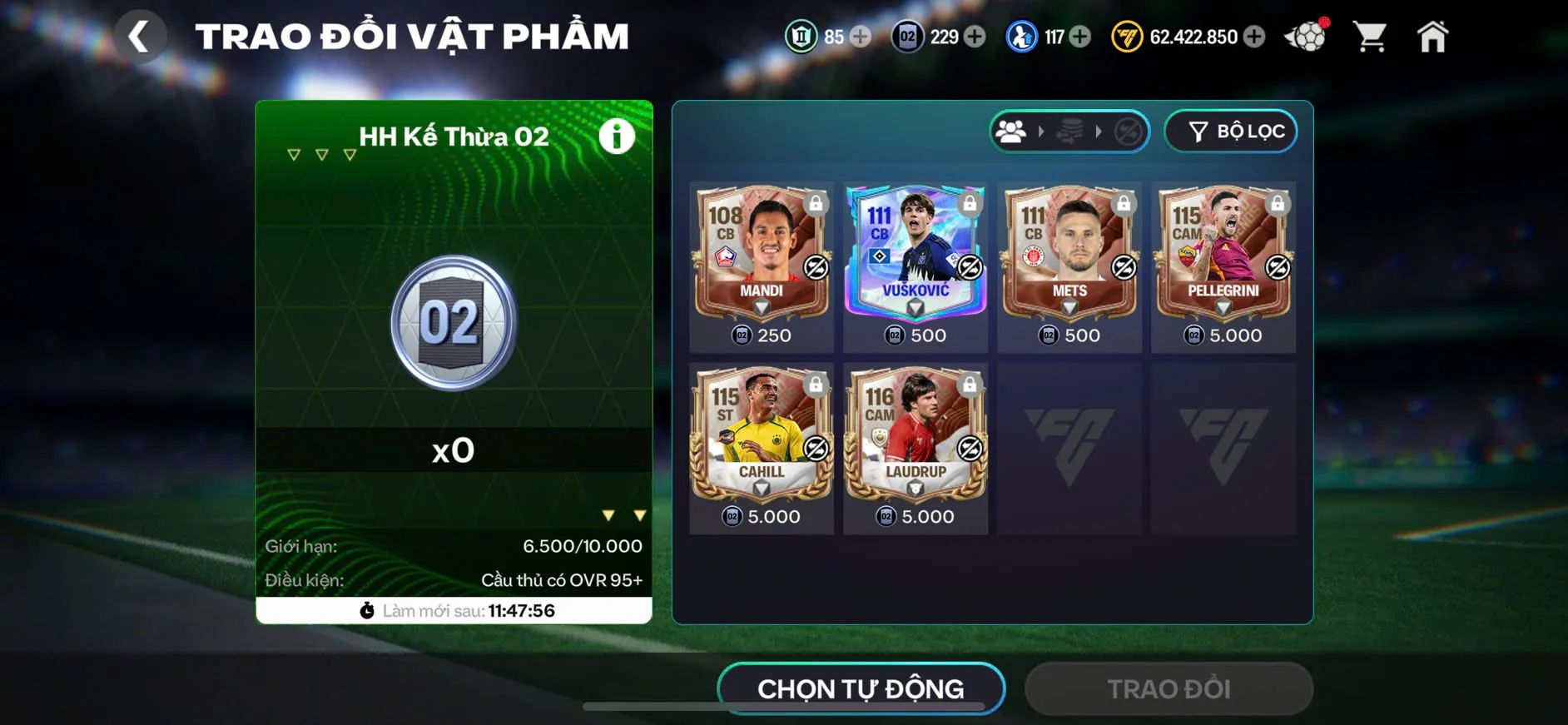This screenshot has width=1568, height=725.
Task: Click the gems currency icon
Action: (x=801, y=37)
